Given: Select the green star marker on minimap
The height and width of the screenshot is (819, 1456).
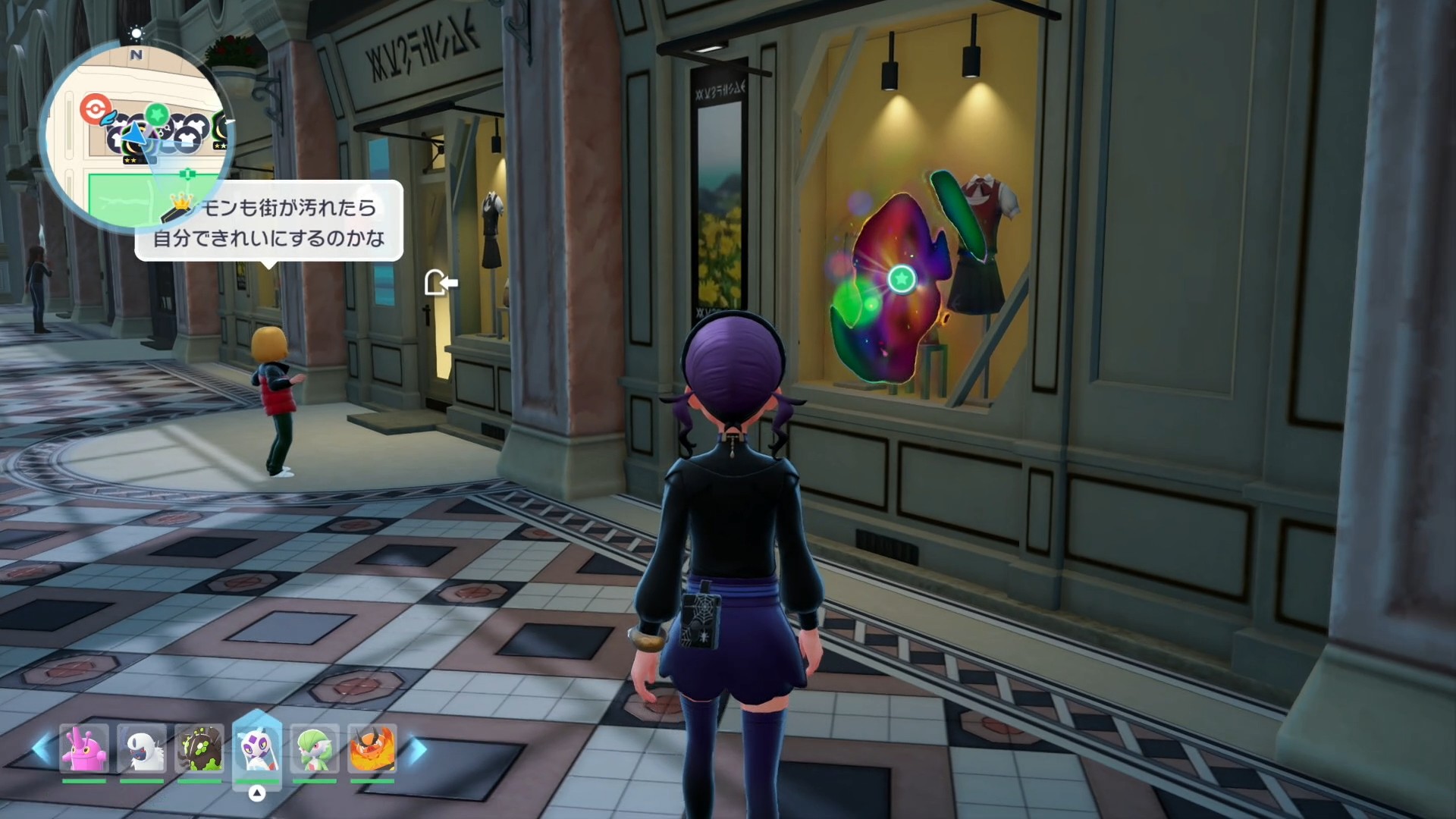Looking at the screenshot, I should (156, 115).
